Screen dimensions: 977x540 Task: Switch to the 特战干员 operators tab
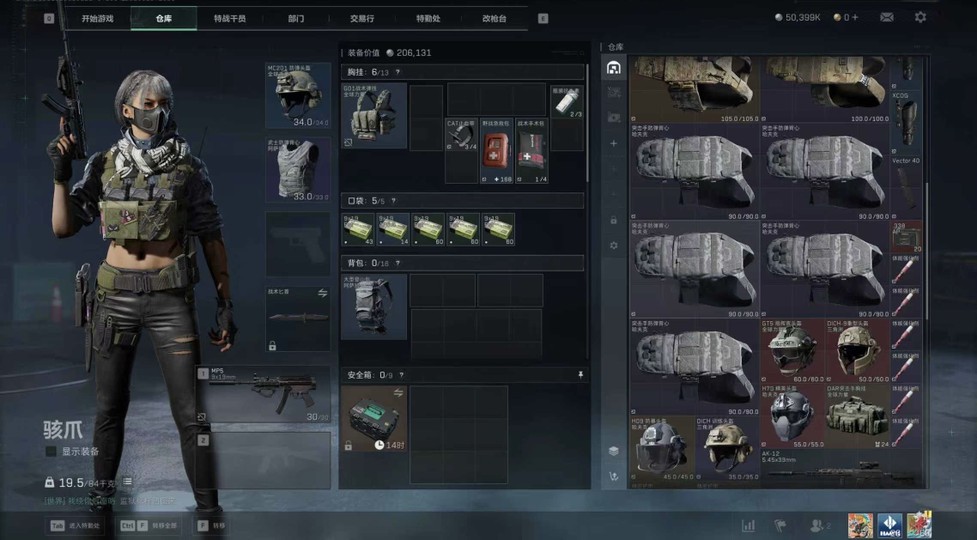click(x=229, y=18)
